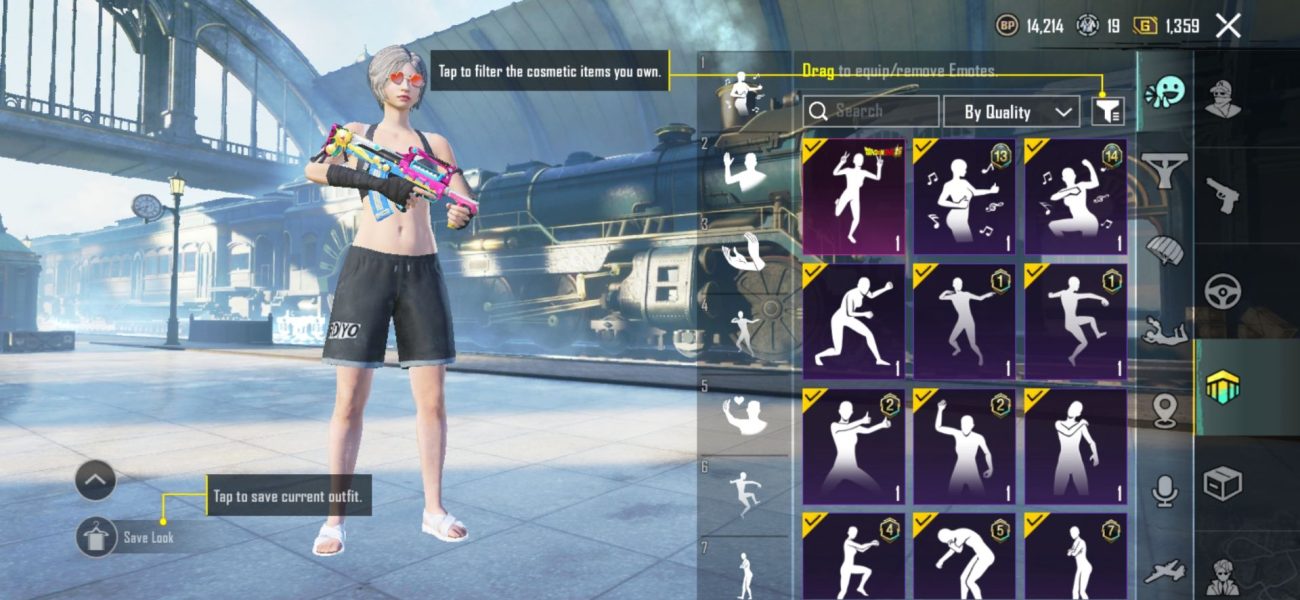Image resolution: width=1300 pixels, height=600 pixels.
Task: Select the Dragon Ball emote tile
Action: tap(853, 196)
